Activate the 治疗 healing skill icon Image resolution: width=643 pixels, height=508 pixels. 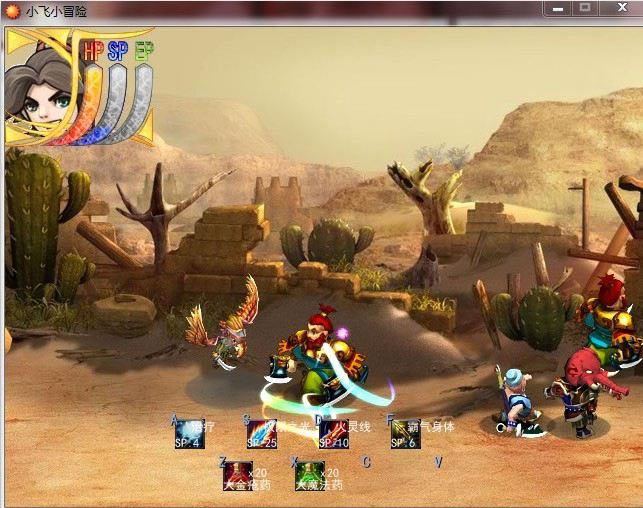pyautogui.click(x=189, y=435)
